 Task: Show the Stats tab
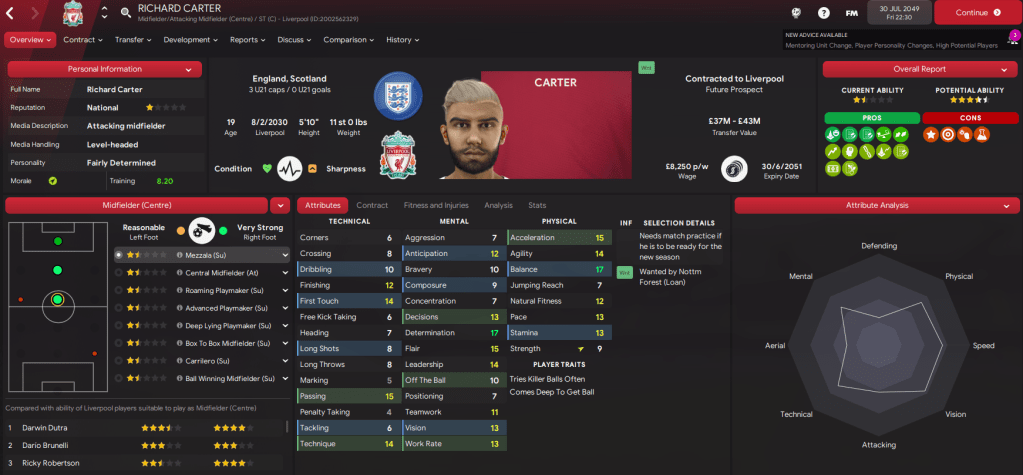click(537, 205)
